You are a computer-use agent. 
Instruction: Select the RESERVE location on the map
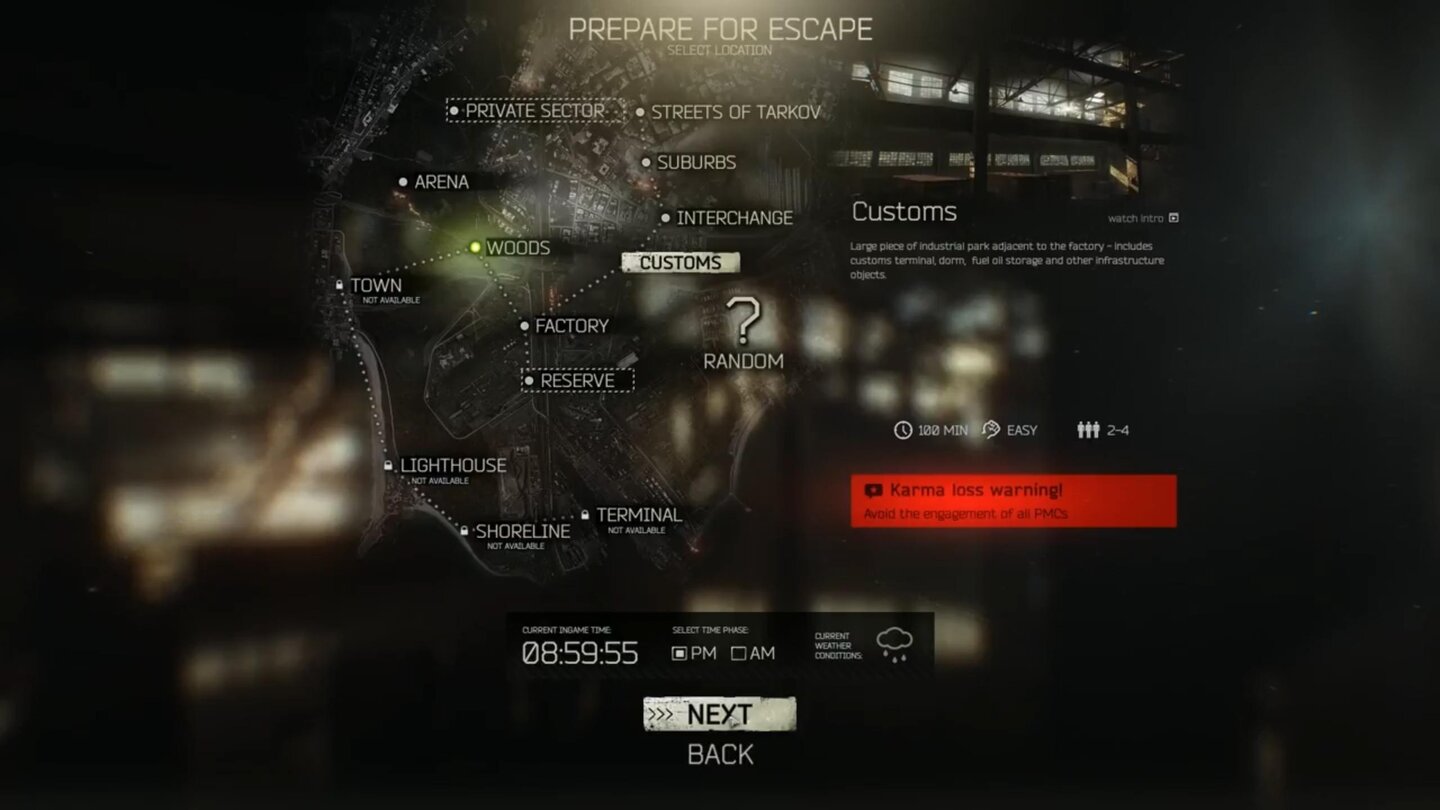coord(578,381)
